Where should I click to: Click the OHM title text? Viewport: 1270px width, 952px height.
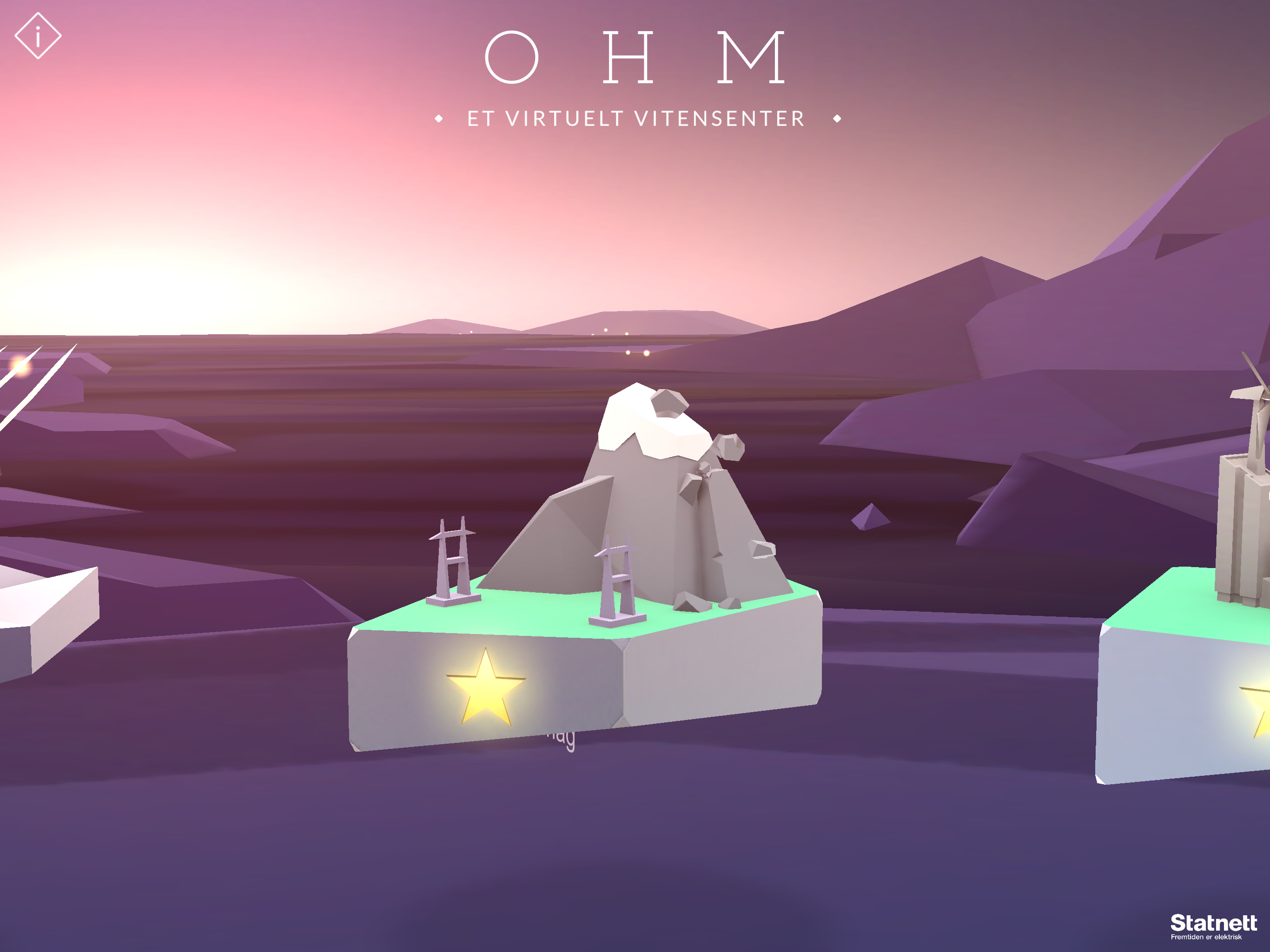(x=635, y=58)
